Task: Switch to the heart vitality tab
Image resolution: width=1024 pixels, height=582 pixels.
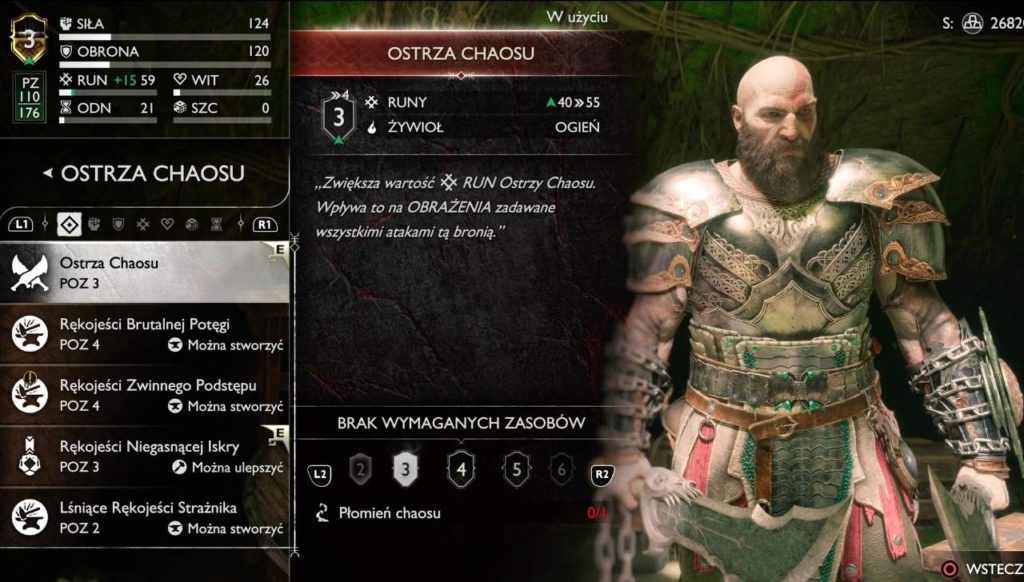Action: tap(167, 223)
